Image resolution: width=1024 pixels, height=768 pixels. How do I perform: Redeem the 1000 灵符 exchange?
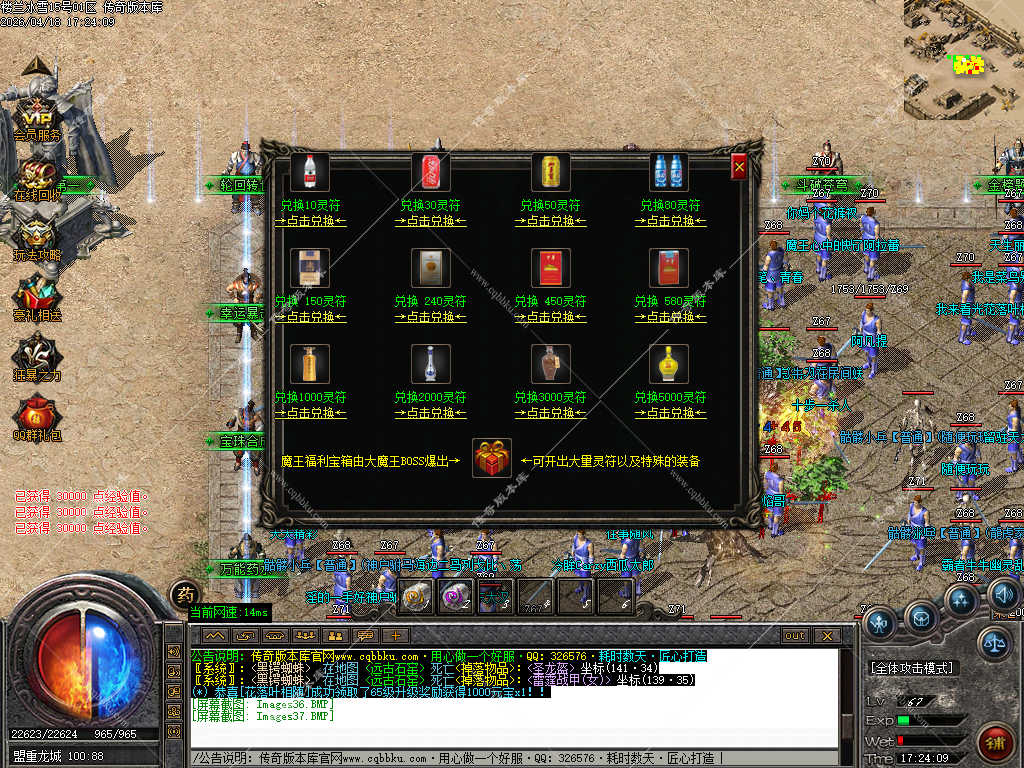tap(310, 413)
